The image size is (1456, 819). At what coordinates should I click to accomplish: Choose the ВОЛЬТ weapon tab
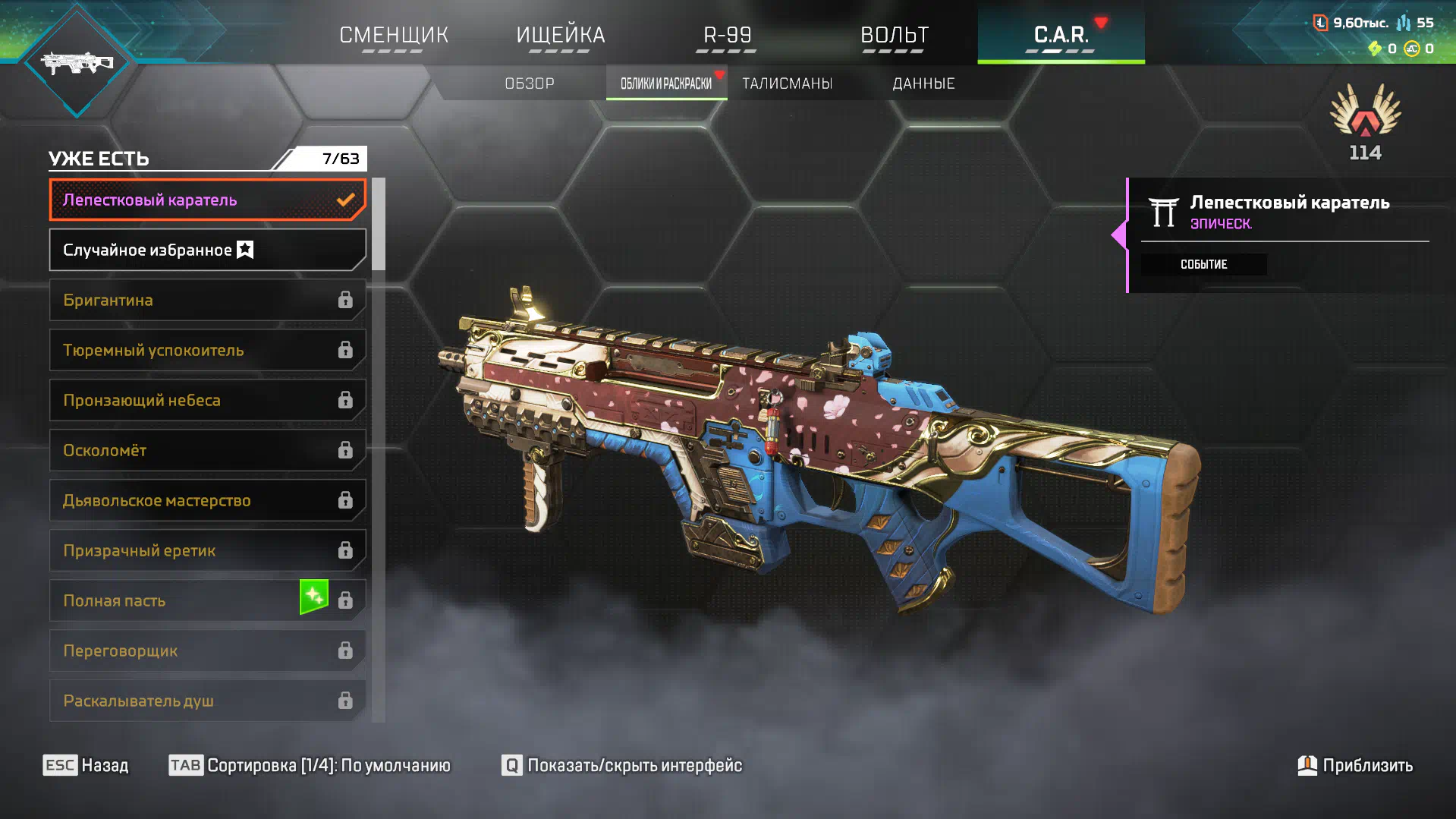point(894,35)
